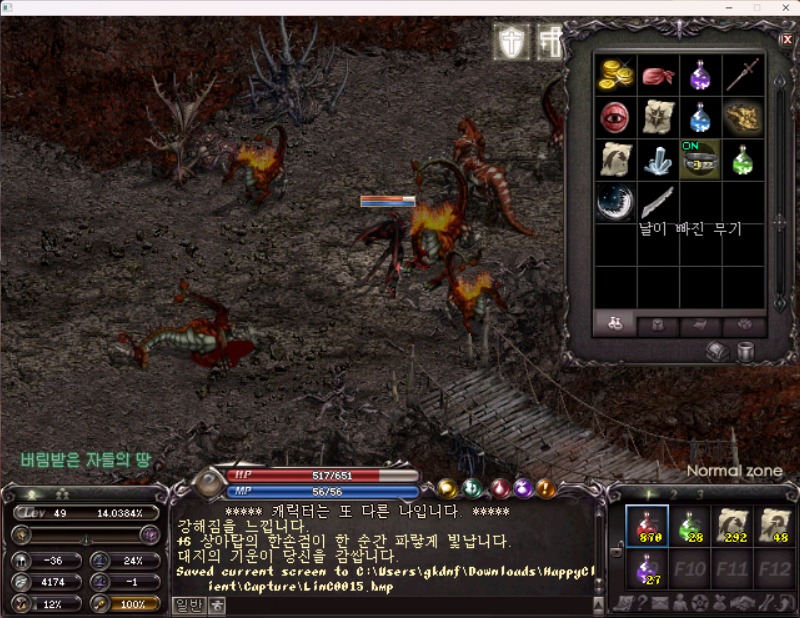Viewport: 800px width, 618px height.
Task: Select the 일반 chat tab
Action: coord(188,604)
